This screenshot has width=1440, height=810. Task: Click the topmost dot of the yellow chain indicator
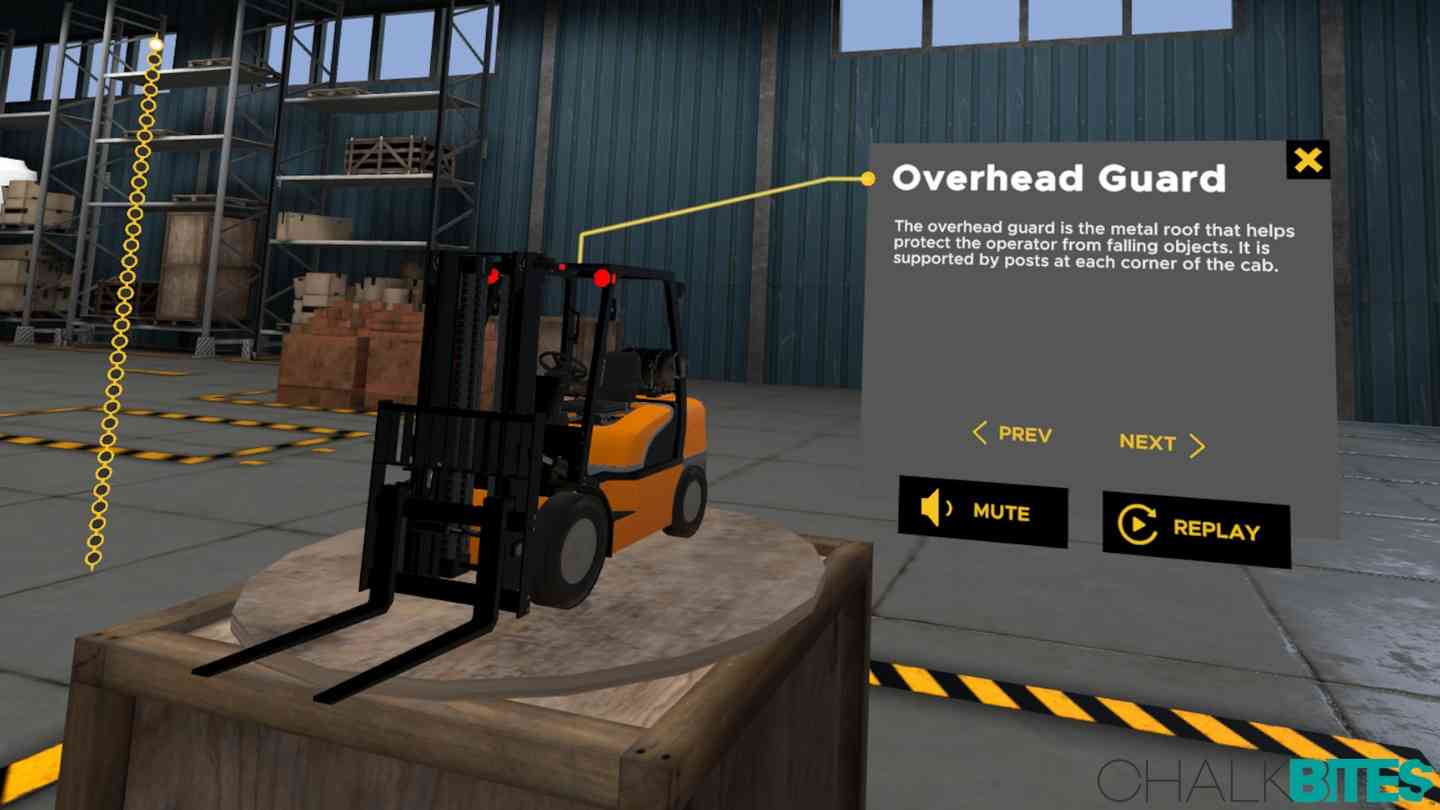pyautogui.click(x=156, y=44)
